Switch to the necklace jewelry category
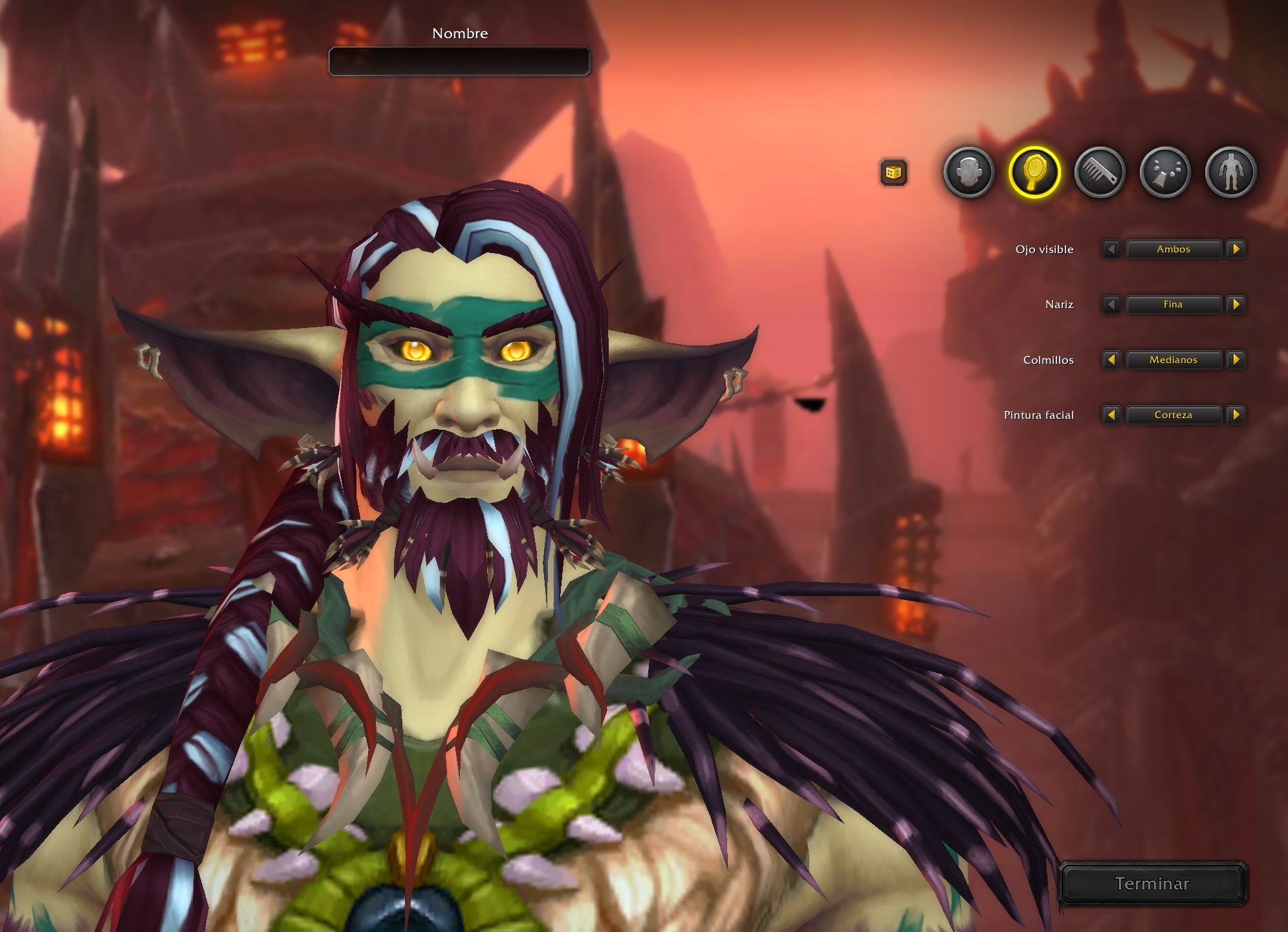 point(1165,172)
